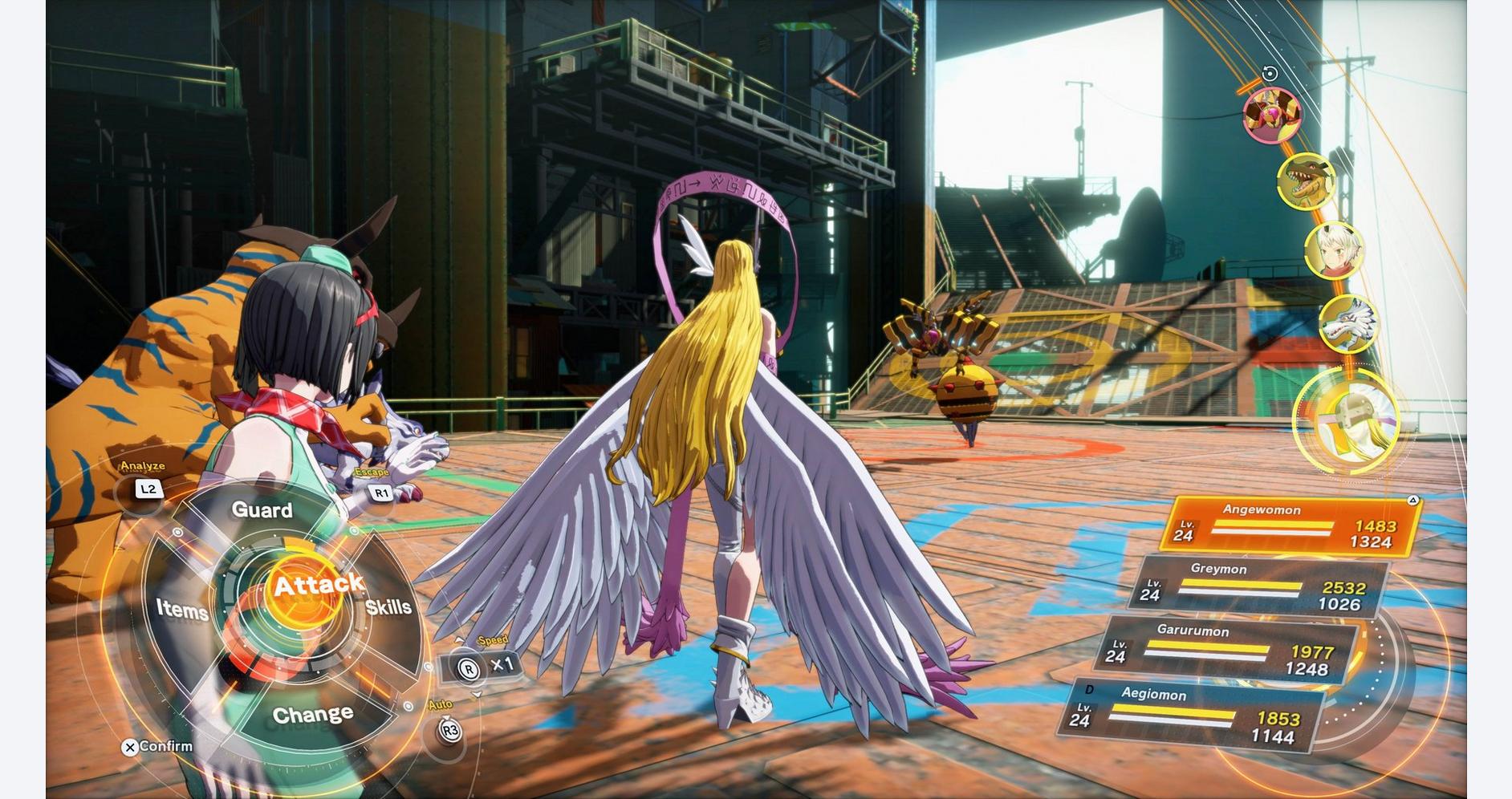Open the Skills menu
Image resolution: width=1512 pixels, height=799 pixels.
pyautogui.click(x=389, y=607)
